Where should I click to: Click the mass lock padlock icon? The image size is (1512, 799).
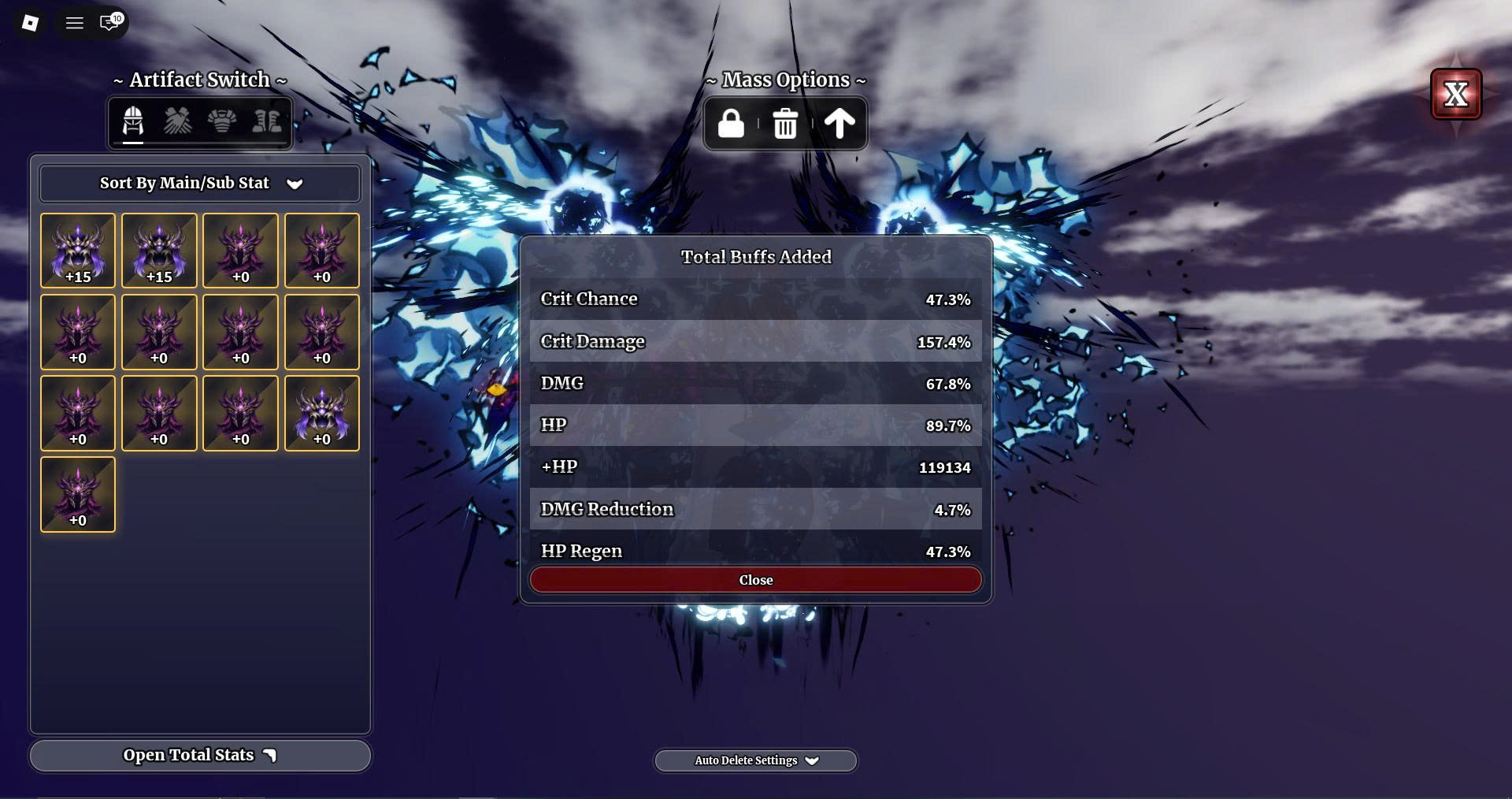coord(731,124)
